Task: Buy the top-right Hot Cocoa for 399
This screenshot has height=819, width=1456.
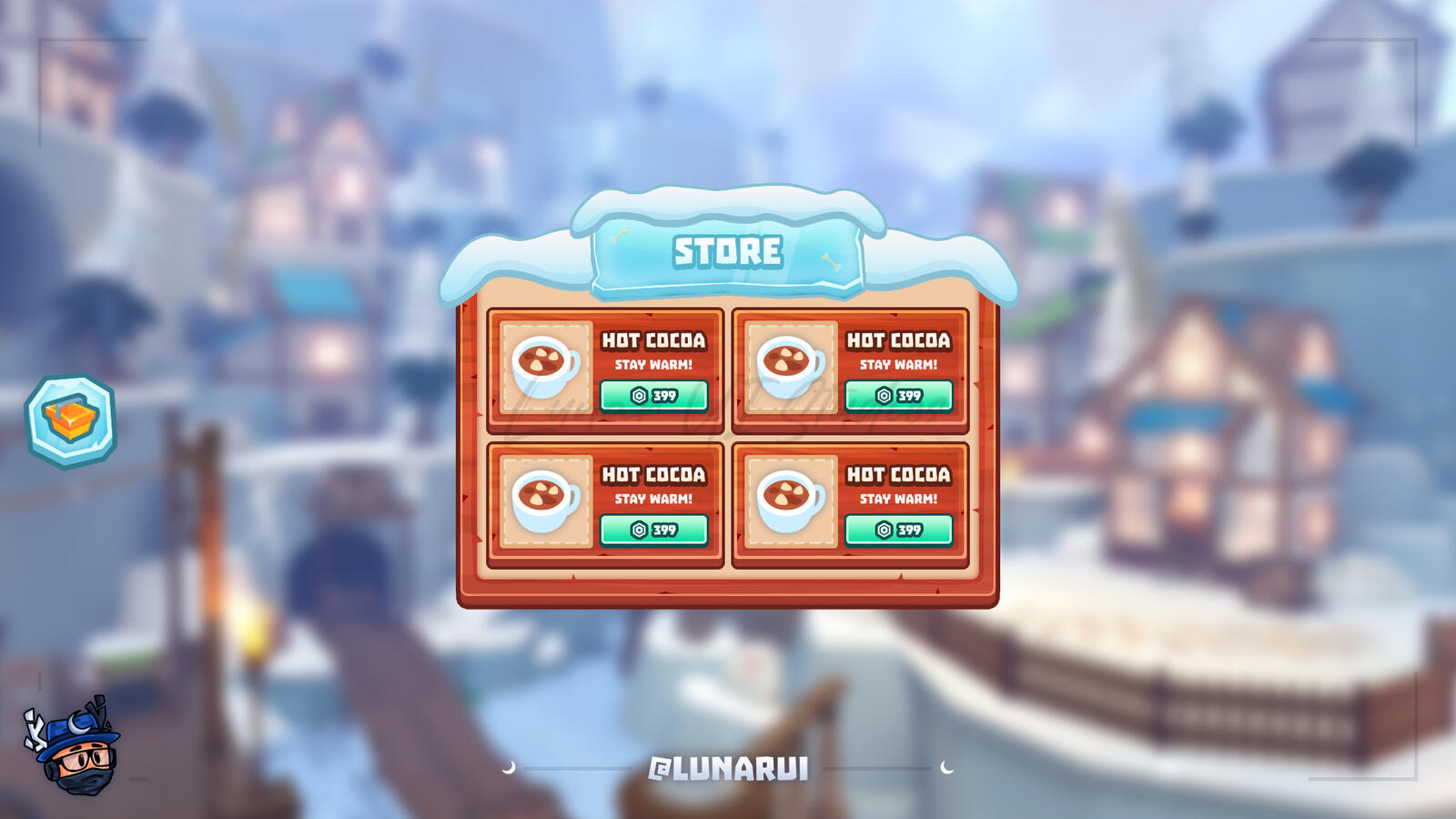Action: (x=899, y=395)
